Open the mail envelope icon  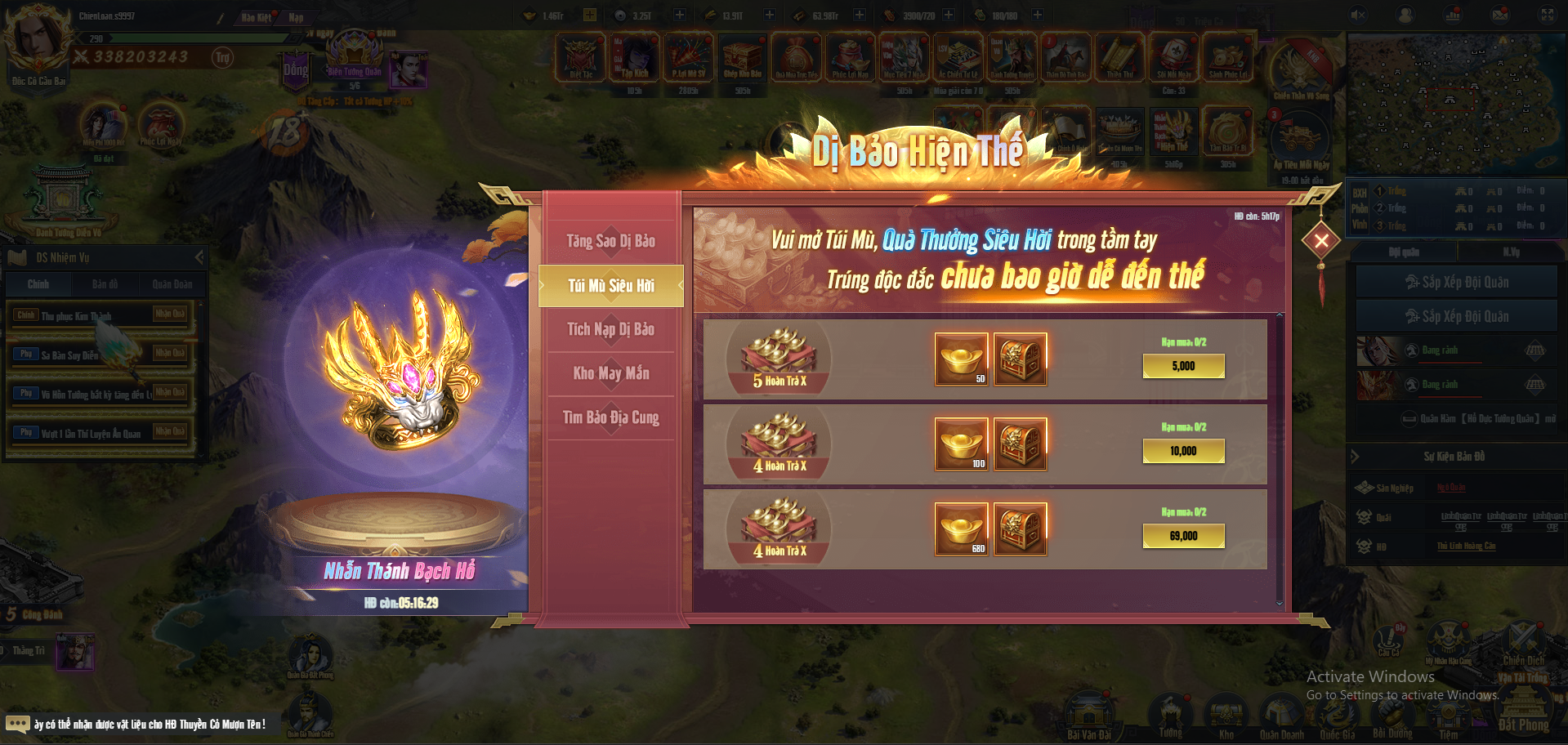(x=1500, y=15)
